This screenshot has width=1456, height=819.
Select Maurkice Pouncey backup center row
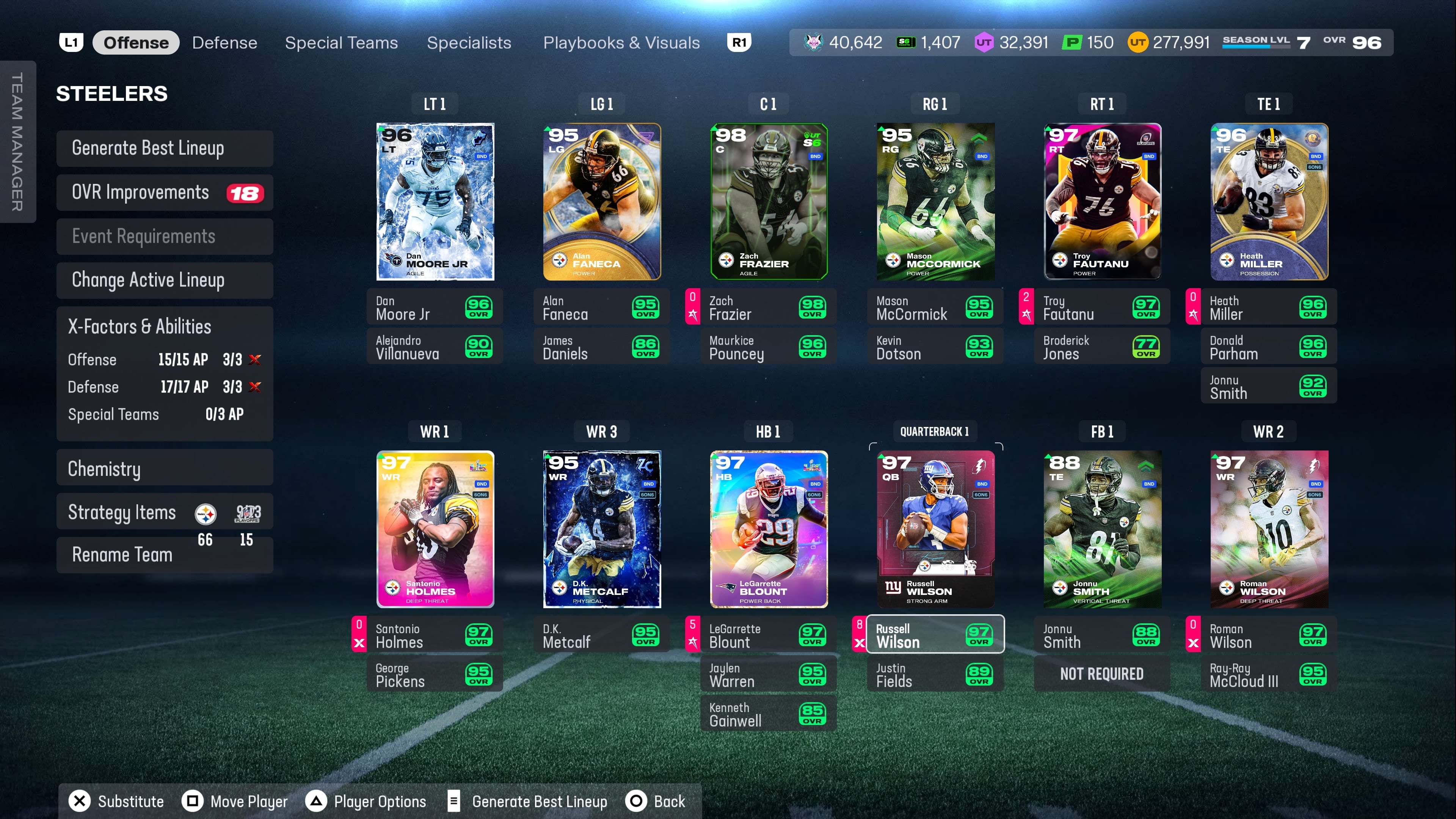click(x=768, y=347)
